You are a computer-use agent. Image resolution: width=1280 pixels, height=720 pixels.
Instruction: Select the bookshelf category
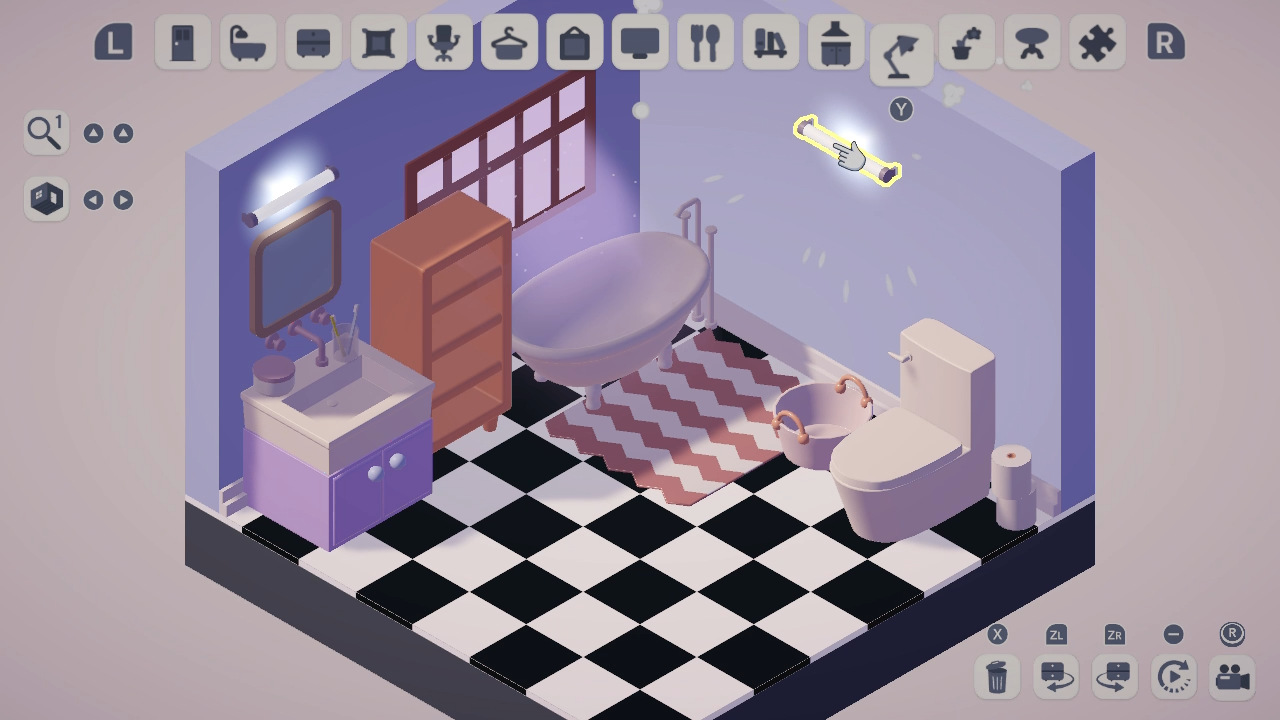click(x=770, y=44)
